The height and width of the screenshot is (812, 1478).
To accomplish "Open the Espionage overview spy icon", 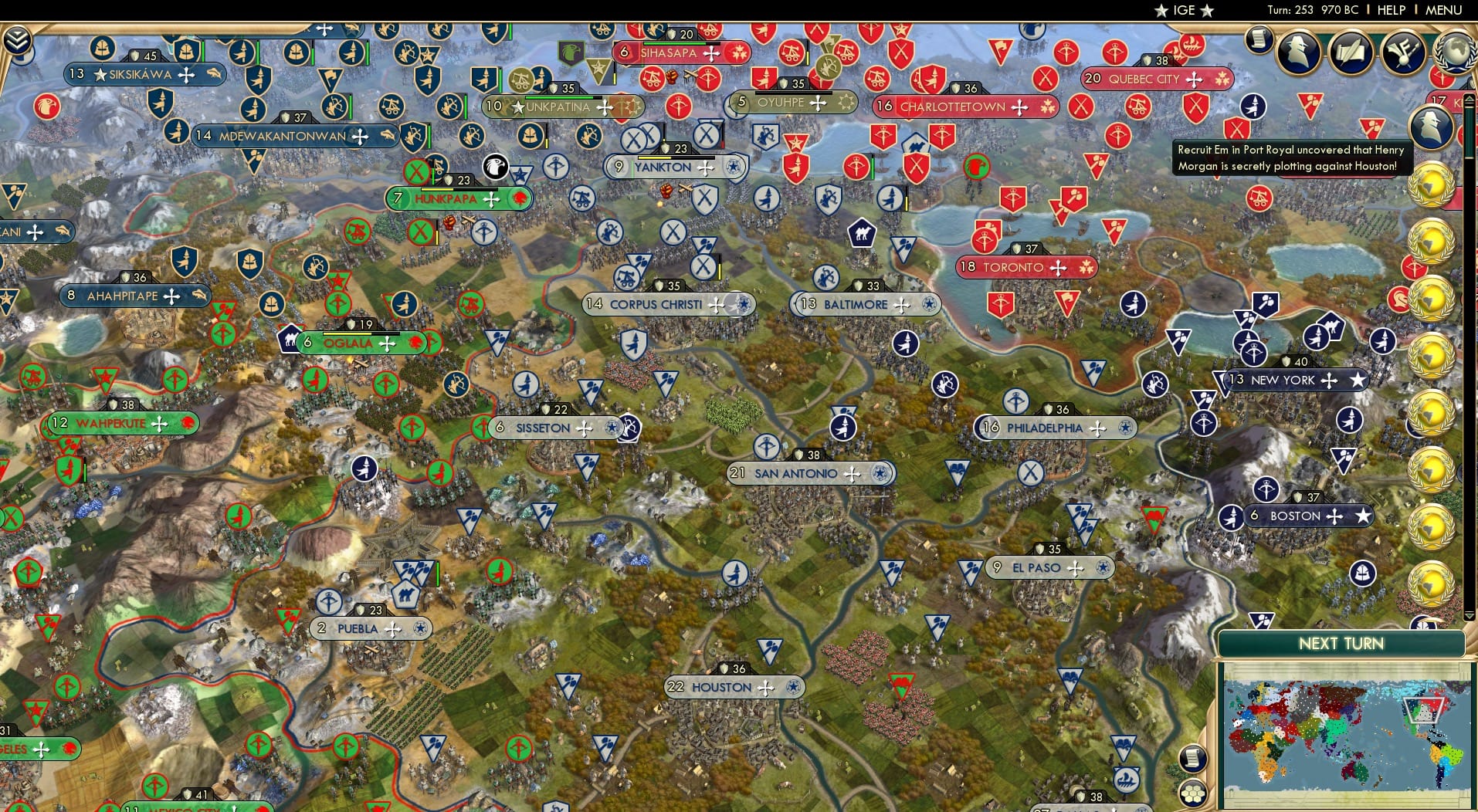I will [x=1297, y=52].
